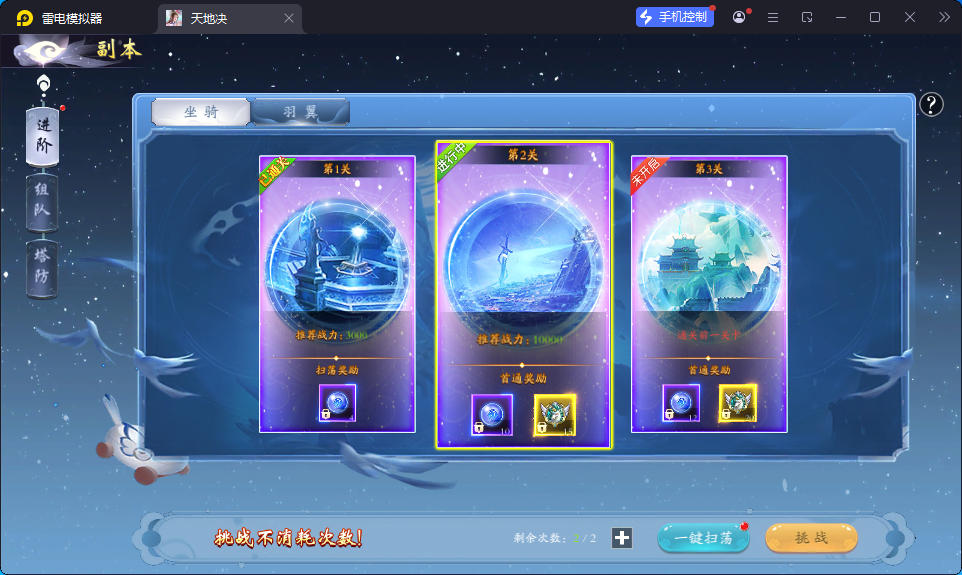The image size is (962, 575).
Task: Switch to the 坐骑 tab
Action: click(201, 112)
